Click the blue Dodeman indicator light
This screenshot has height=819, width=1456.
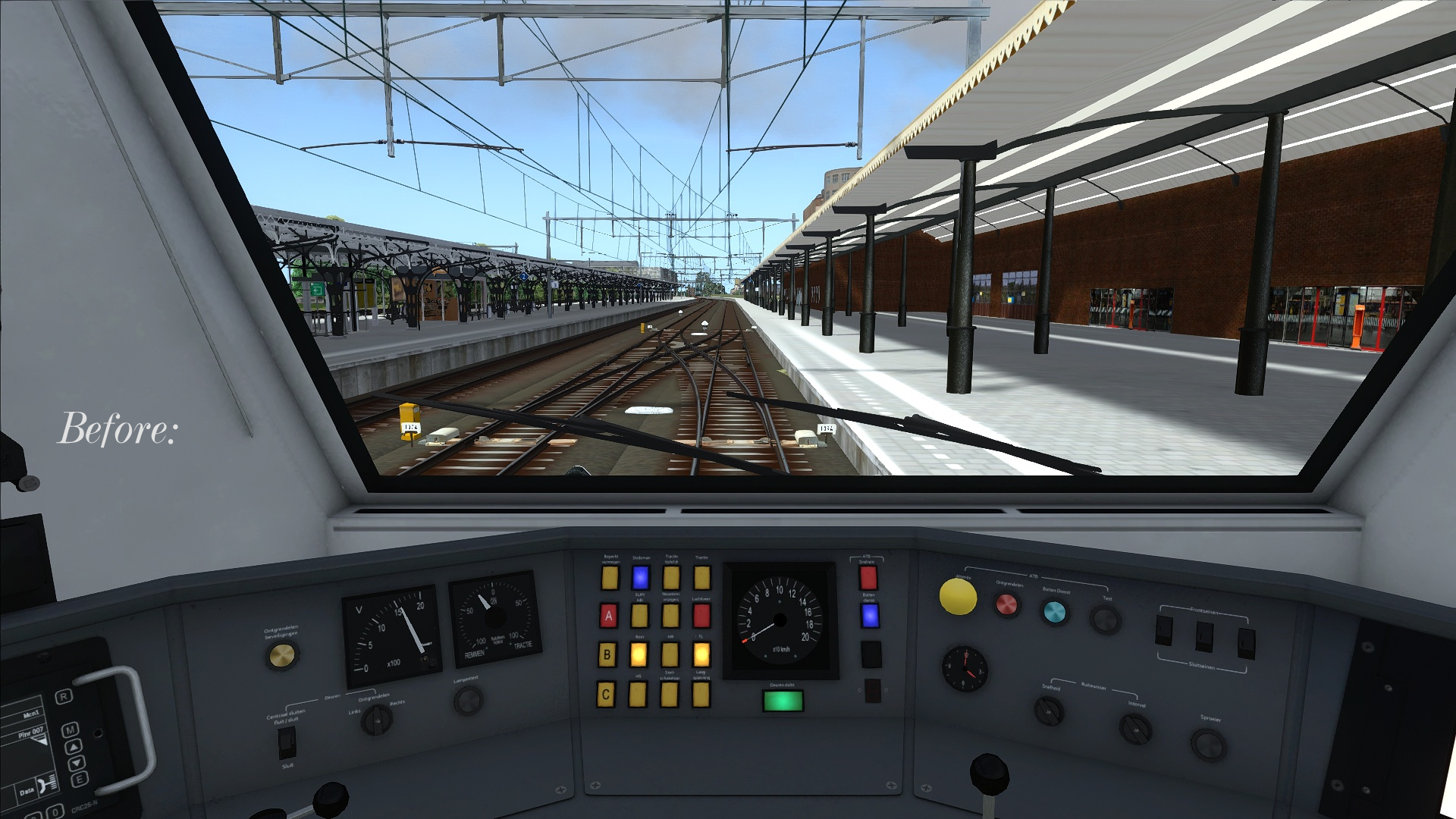pos(640,577)
